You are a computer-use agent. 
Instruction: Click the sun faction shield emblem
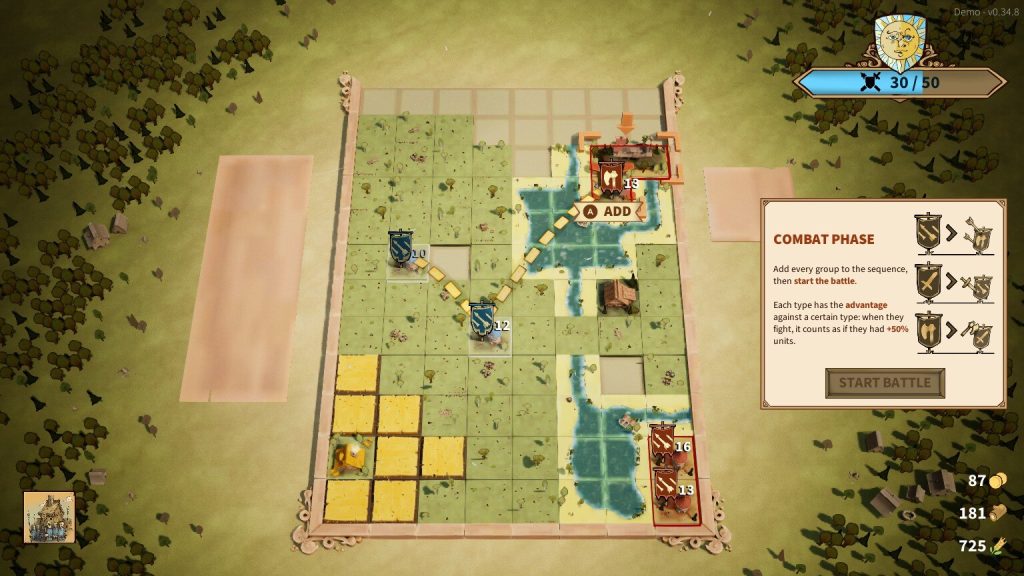point(899,43)
